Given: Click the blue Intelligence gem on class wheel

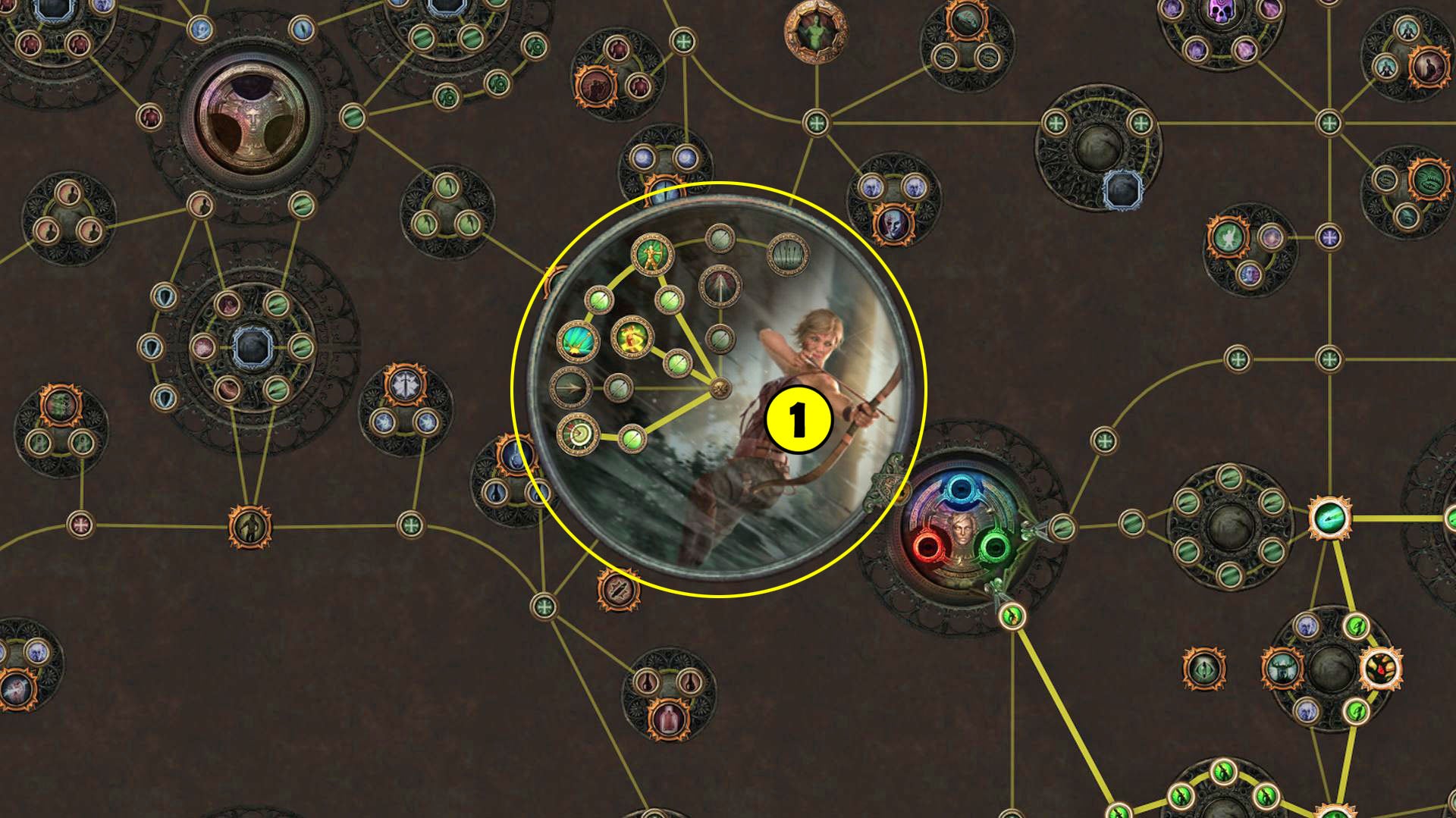Looking at the screenshot, I should point(960,488).
